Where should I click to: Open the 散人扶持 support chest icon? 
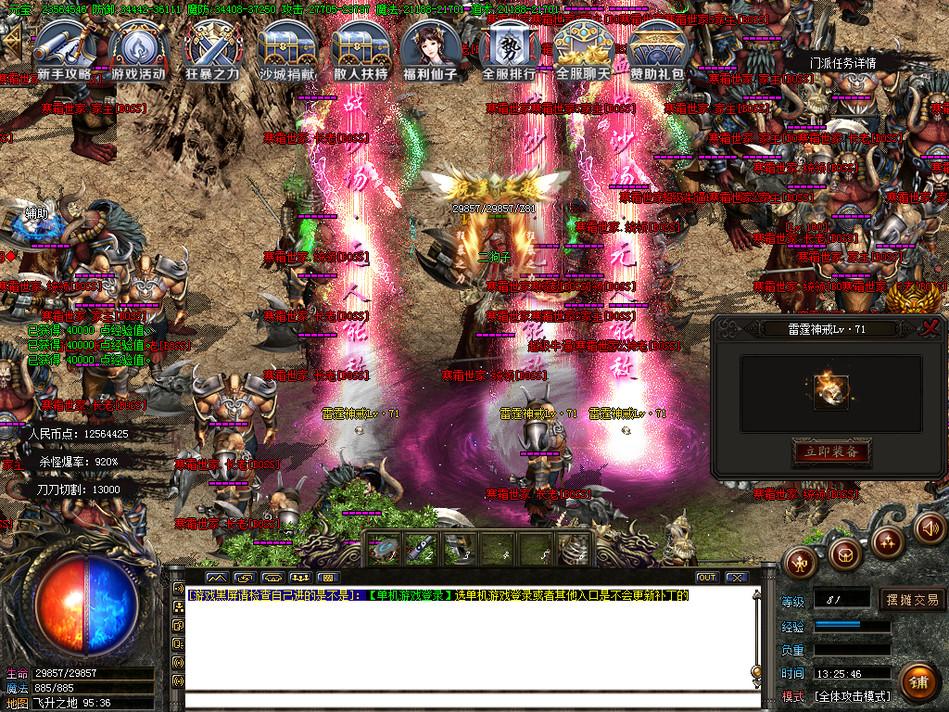(360, 50)
